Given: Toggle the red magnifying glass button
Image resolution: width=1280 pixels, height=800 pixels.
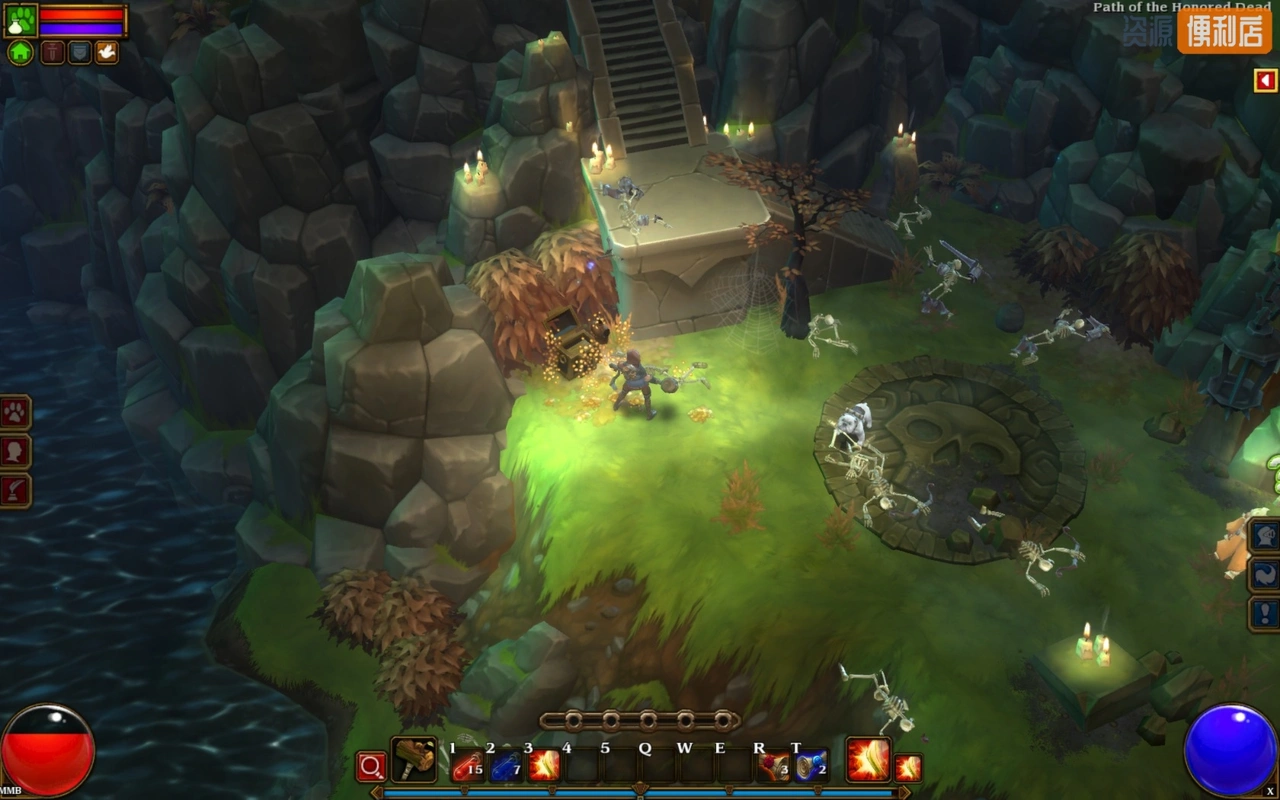Looking at the screenshot, I should coord(371,767).
